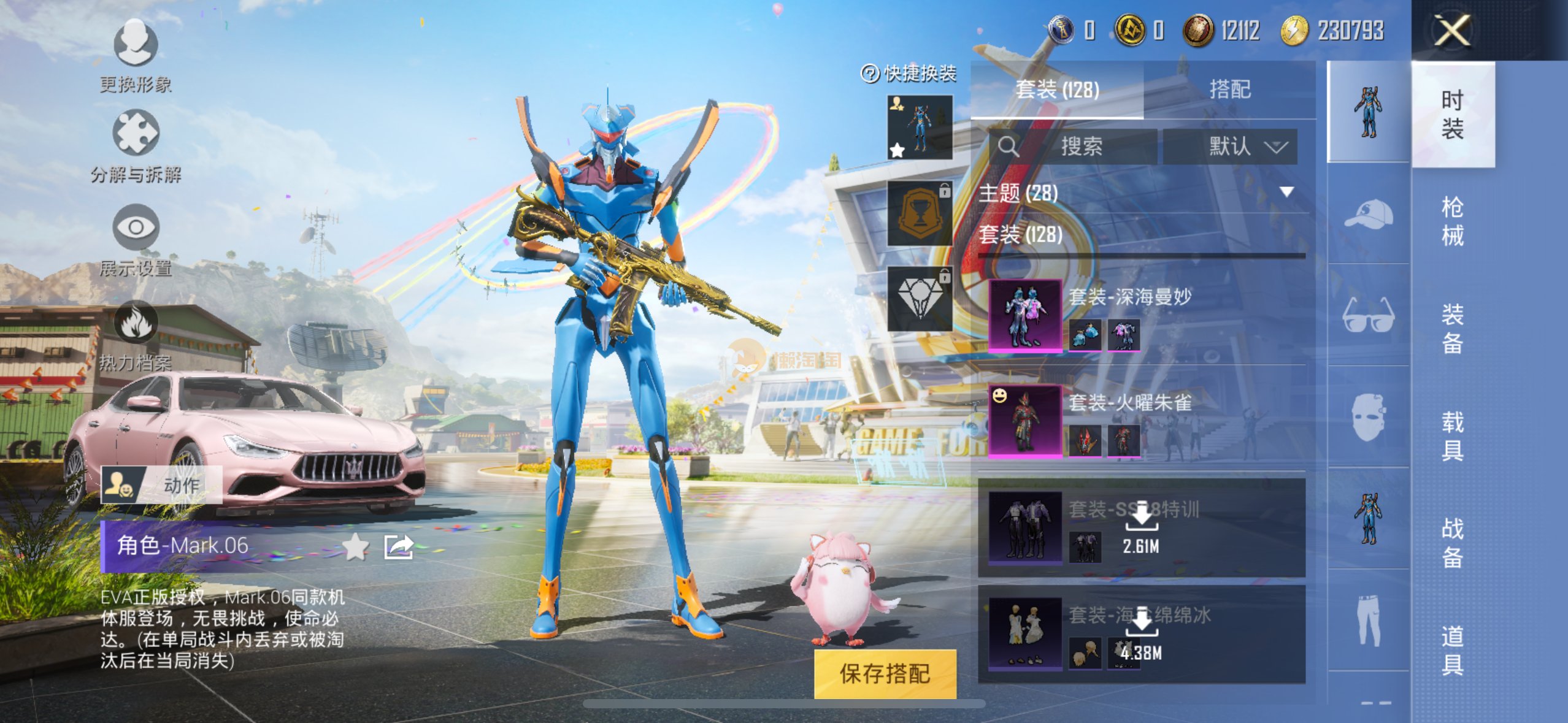Screen dimensions: 1568x723
Task: Click the 搜索 search field
Action: click(1081, 146)
